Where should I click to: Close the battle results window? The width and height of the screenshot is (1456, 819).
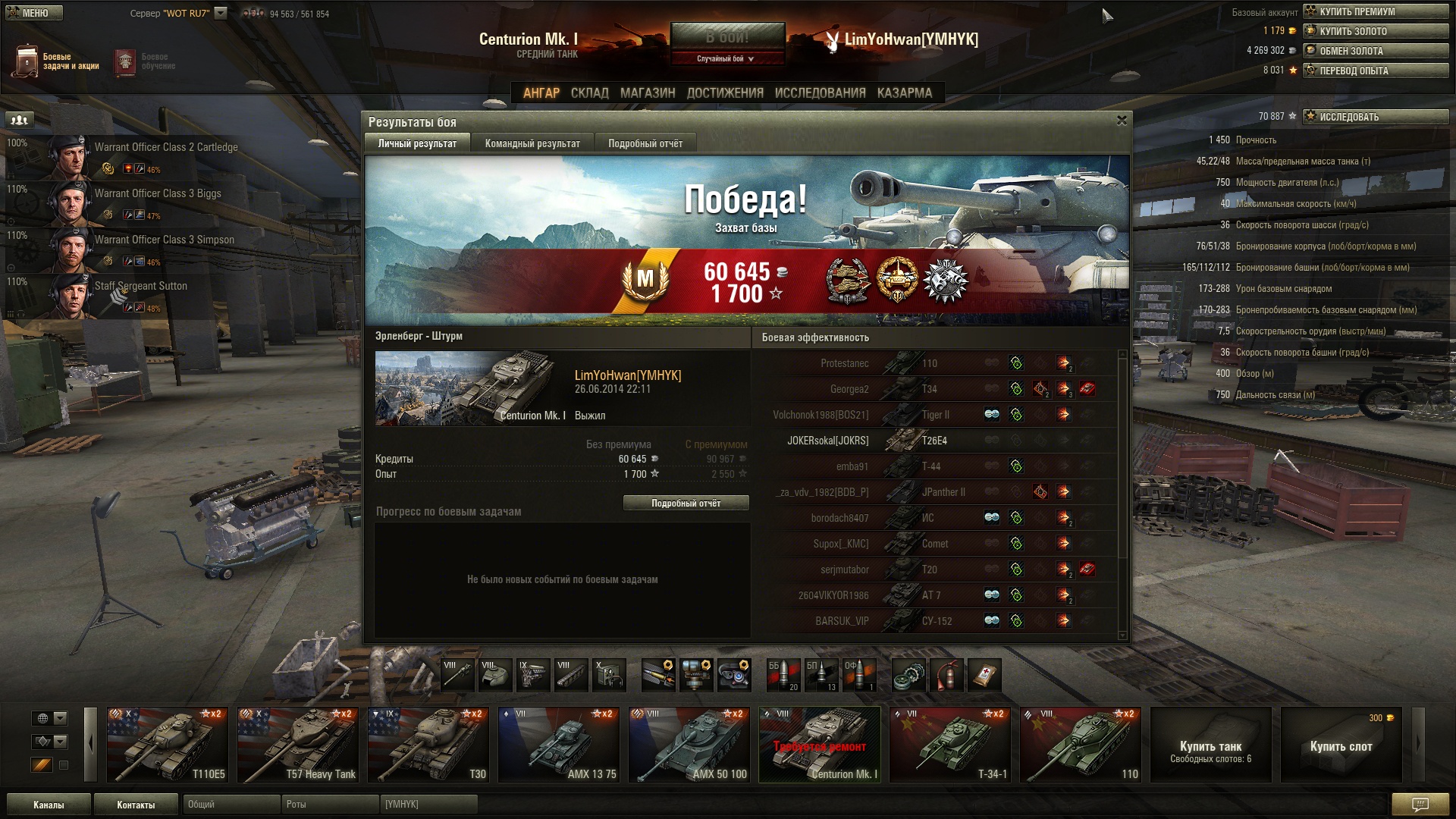(x=1122, y=121)
